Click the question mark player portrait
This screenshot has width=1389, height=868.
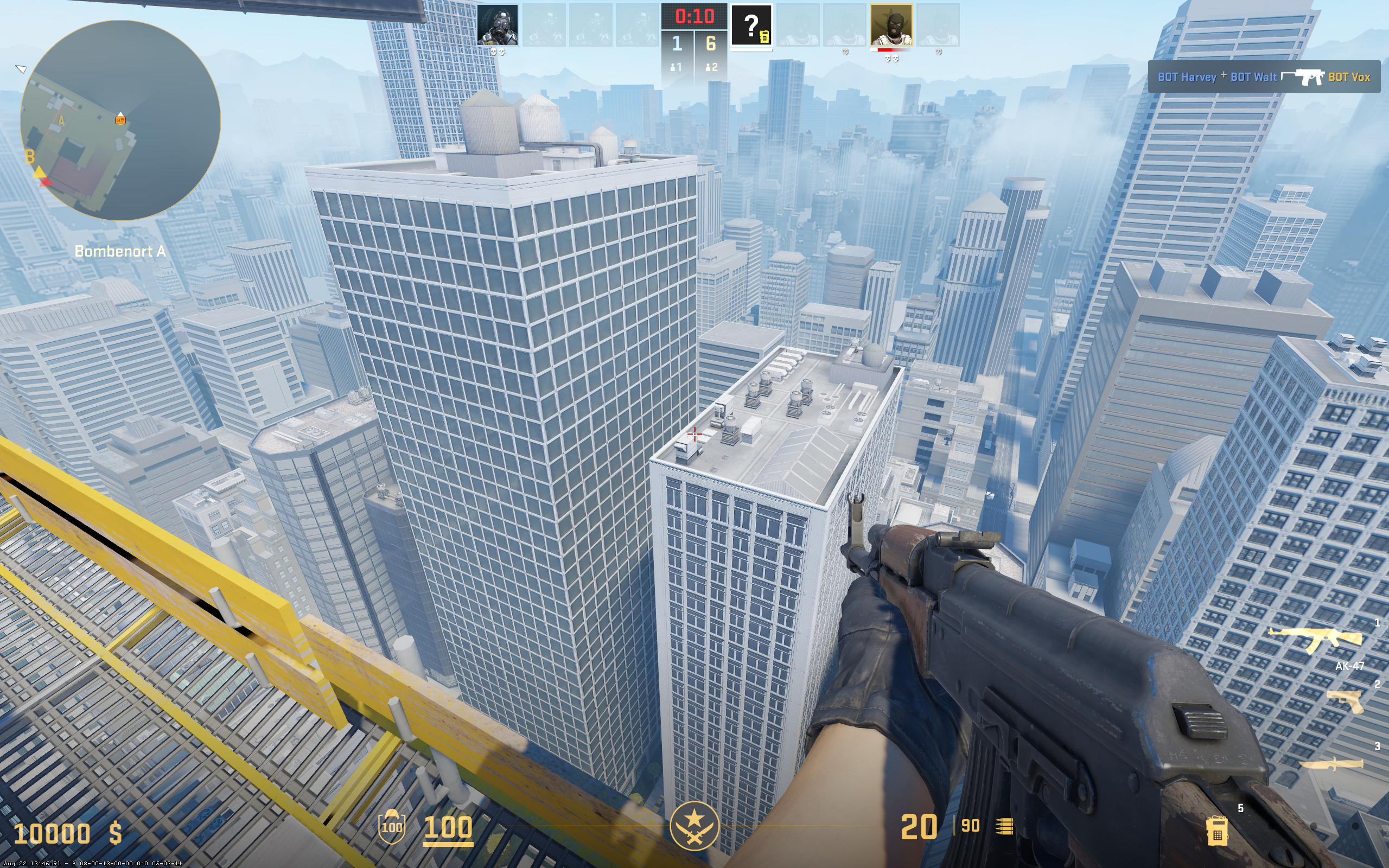click(751, 26)
